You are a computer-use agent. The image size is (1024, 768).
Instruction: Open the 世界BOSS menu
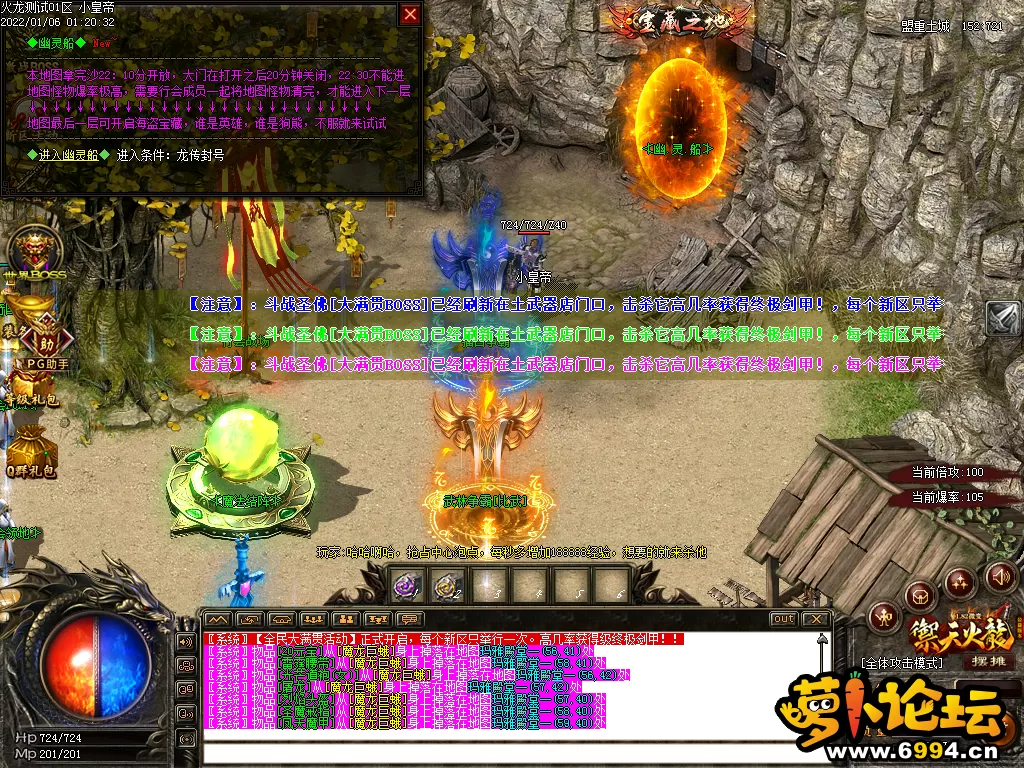32,252
